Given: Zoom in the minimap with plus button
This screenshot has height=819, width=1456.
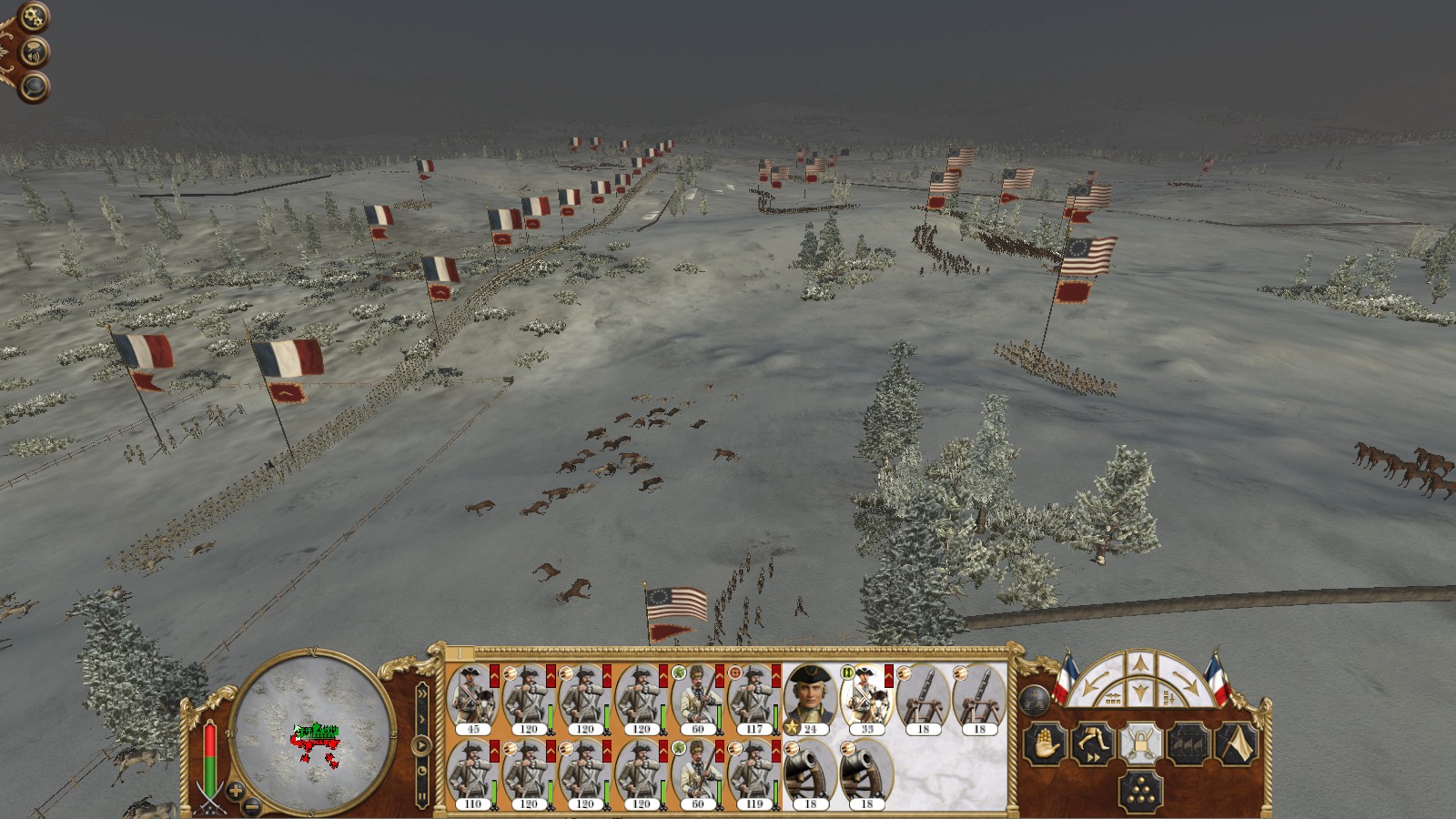Looking at the screenshot, I should click(x=235, y=791).
